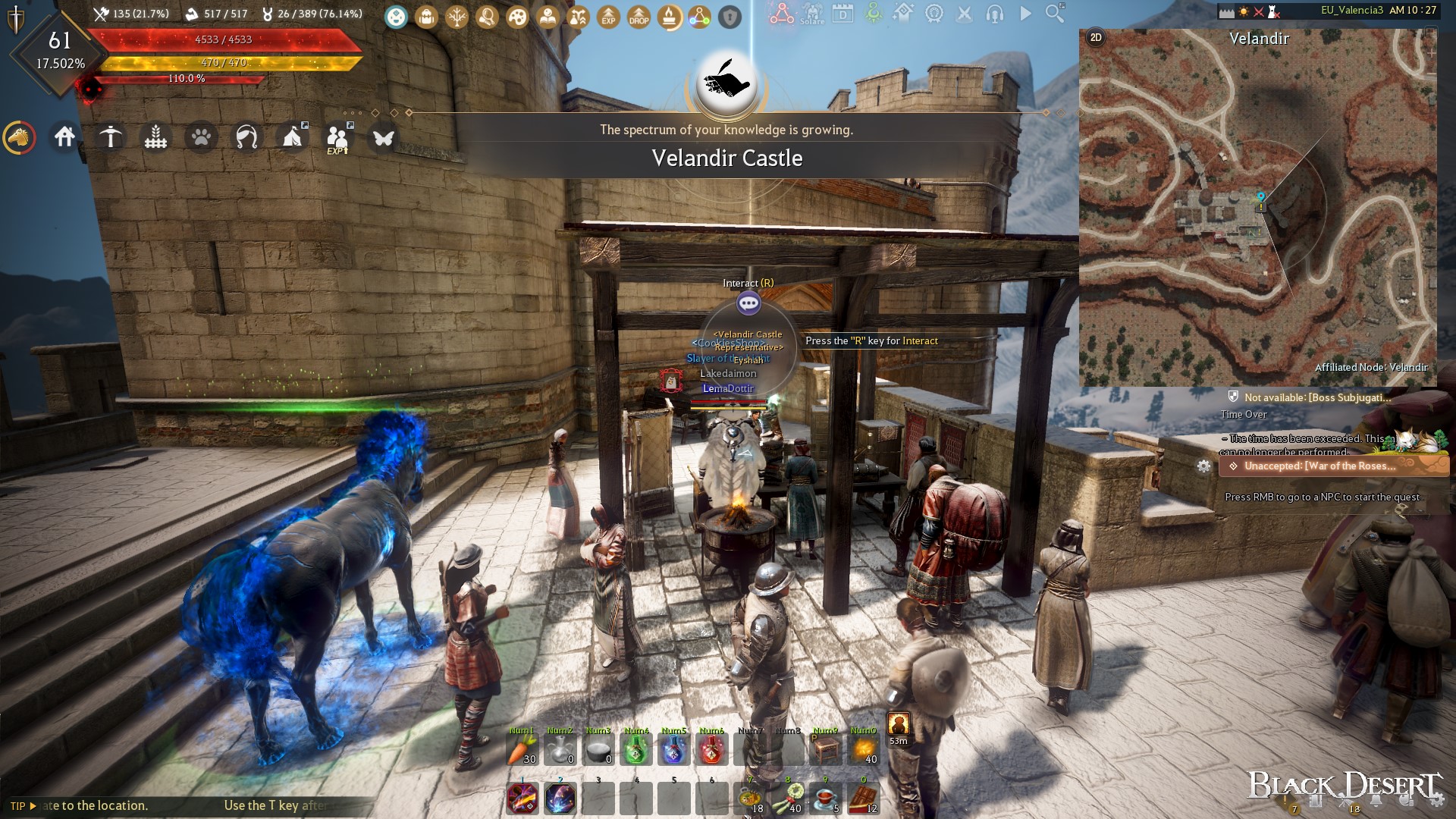Open the knowledge book icon
The height and width of the screenshot is (819, 1456).
547,17
